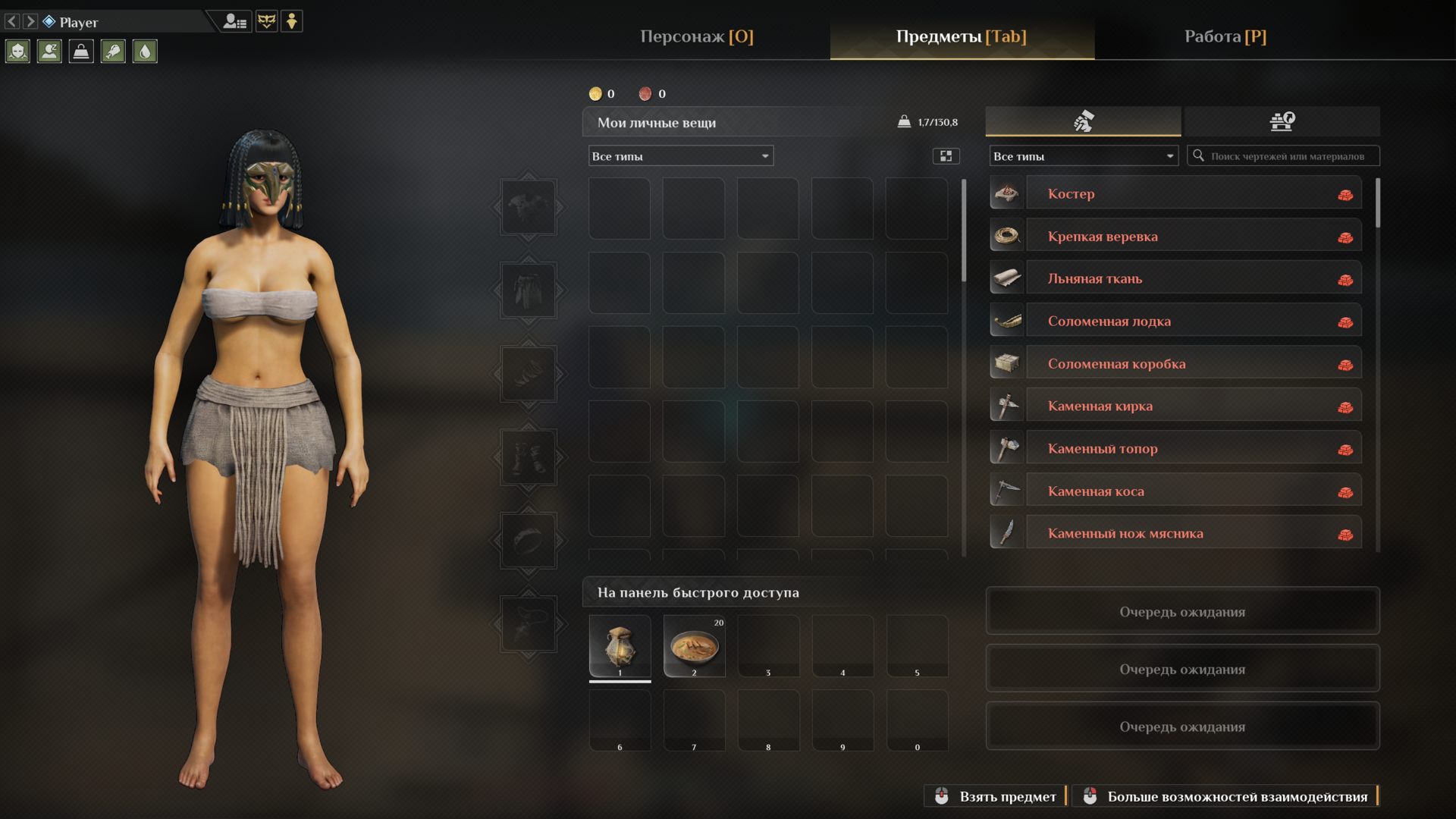Viewport: 1456px width, 819px height.
Task: Select the Каменный топор recipe
Action: [1193, 448]
